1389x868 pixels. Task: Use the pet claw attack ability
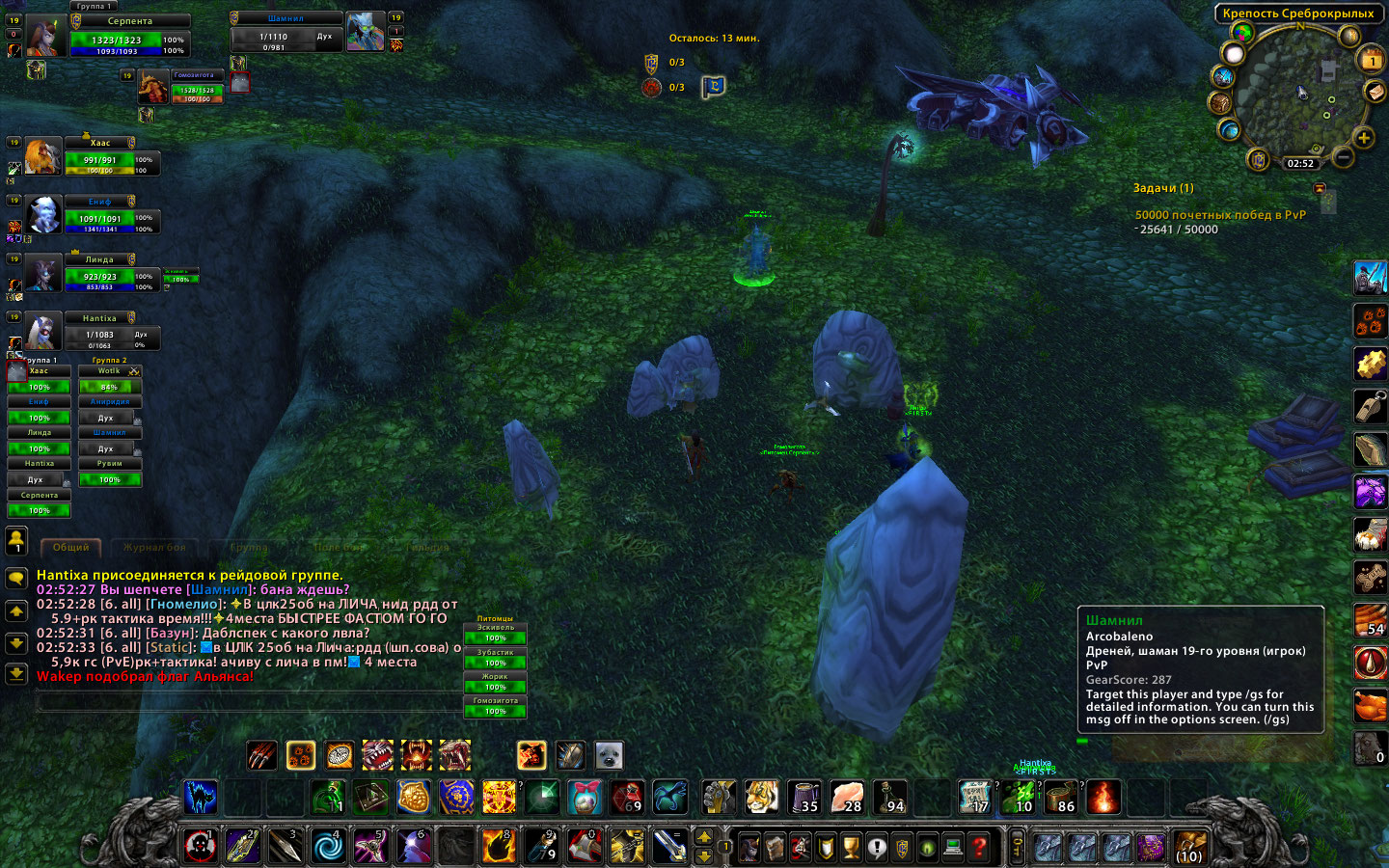coord(262,755)
